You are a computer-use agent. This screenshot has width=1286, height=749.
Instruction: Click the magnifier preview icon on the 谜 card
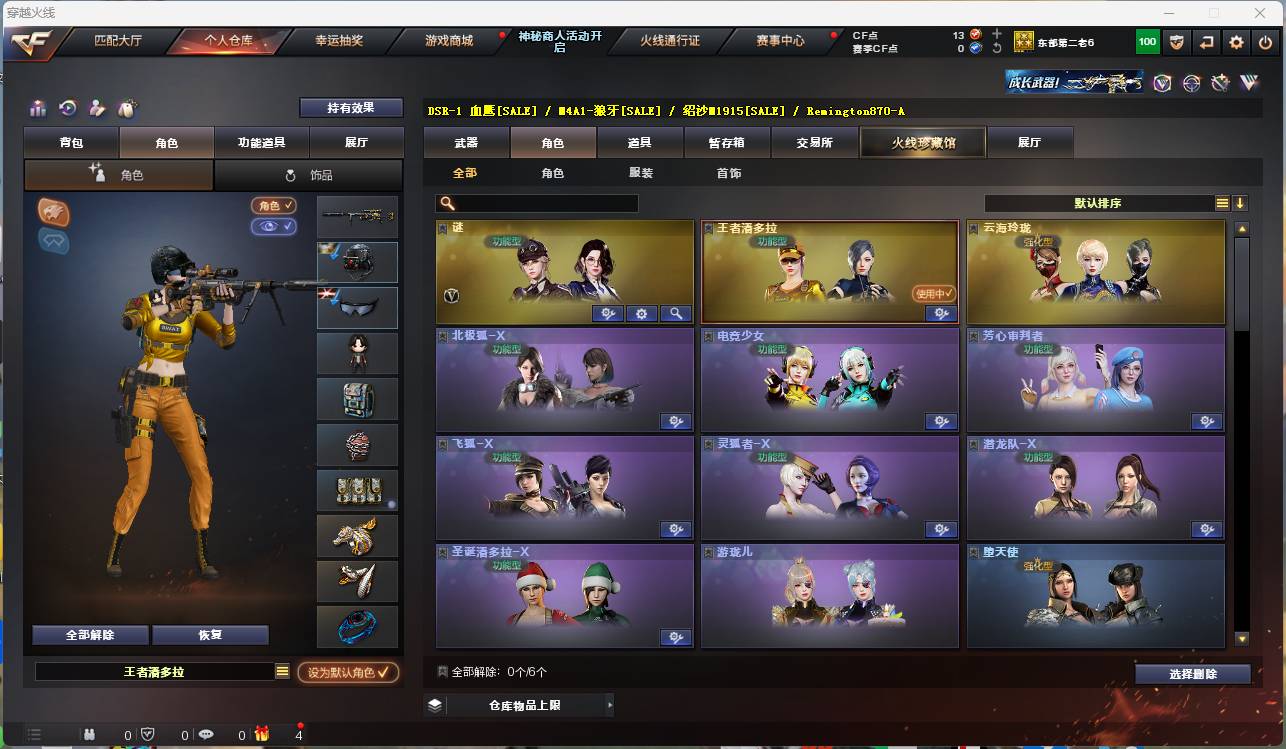676,313
